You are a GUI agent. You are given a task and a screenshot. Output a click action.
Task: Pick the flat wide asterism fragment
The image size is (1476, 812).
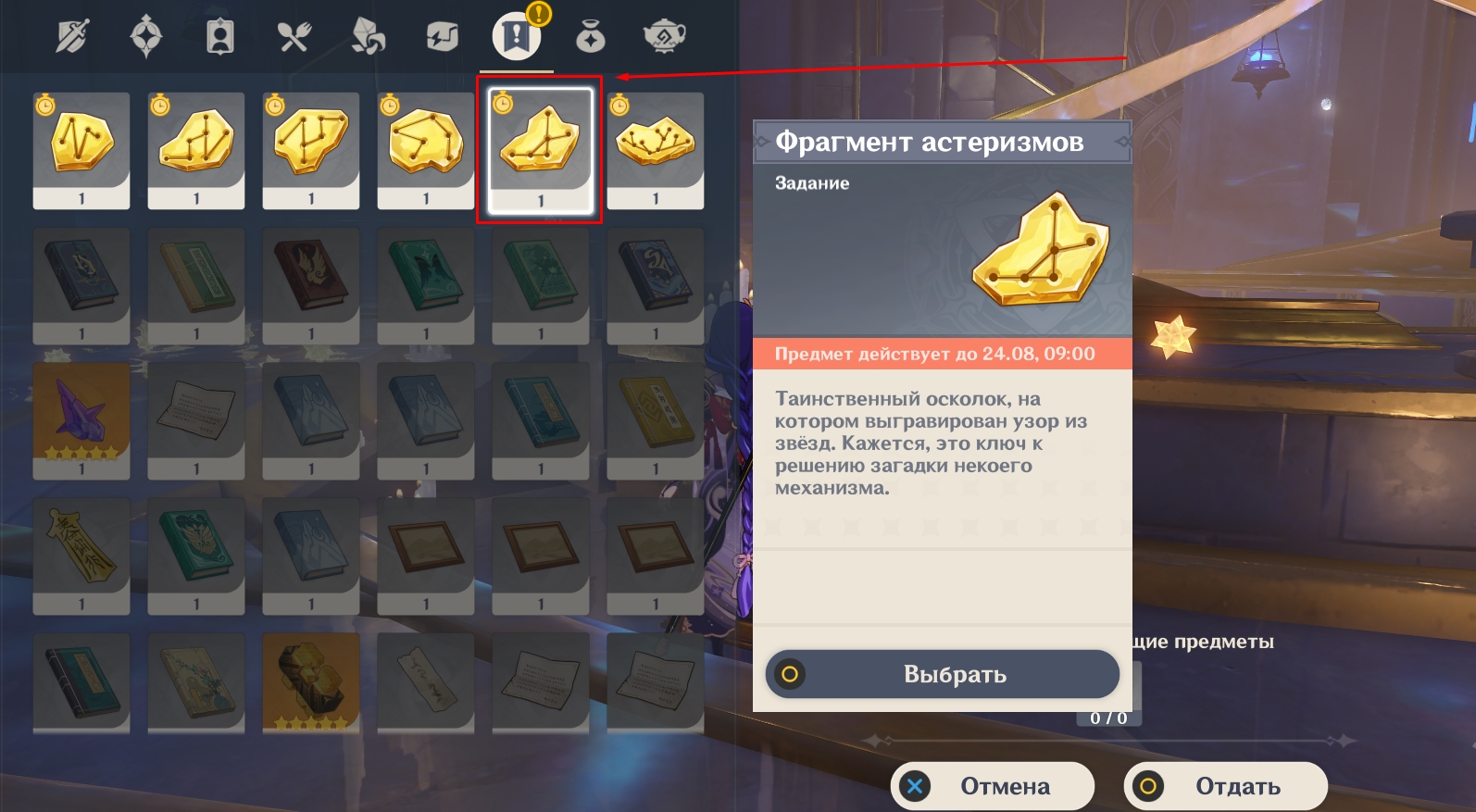656,150
